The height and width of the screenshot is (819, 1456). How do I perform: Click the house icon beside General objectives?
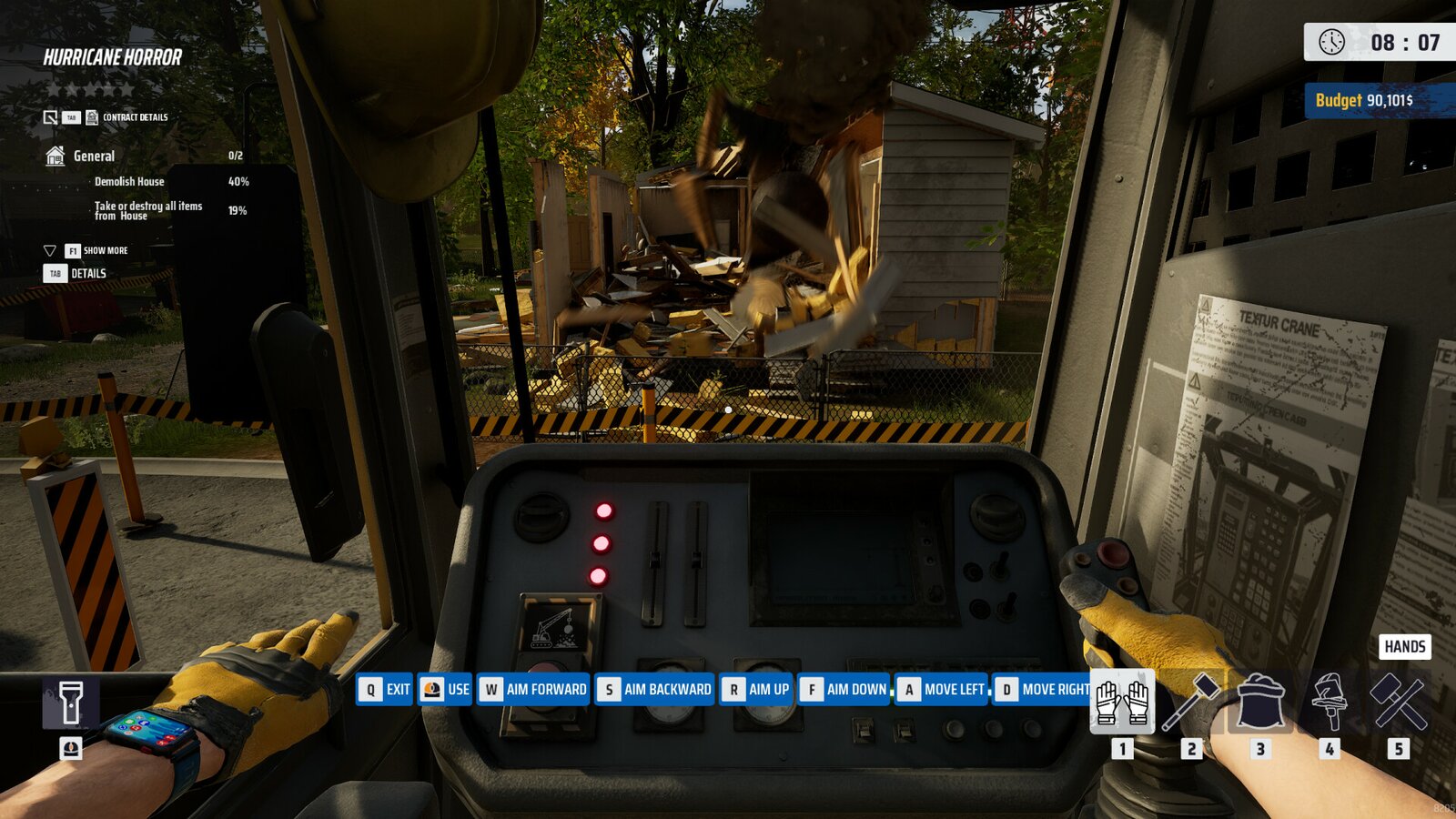[x=56, y=156]
